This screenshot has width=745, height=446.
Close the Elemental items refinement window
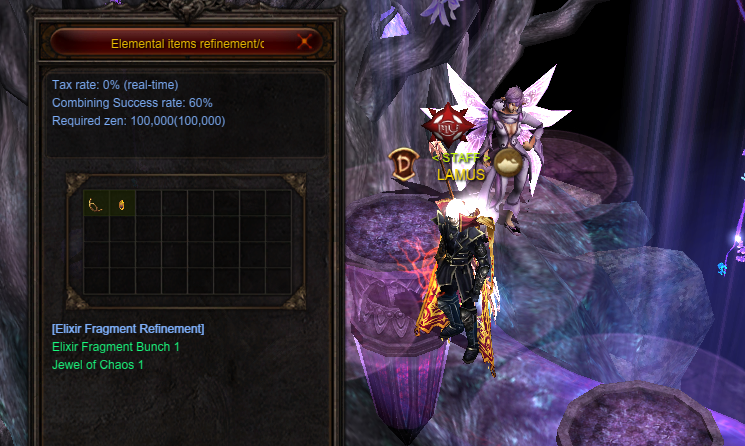click(x=306, y=43)
